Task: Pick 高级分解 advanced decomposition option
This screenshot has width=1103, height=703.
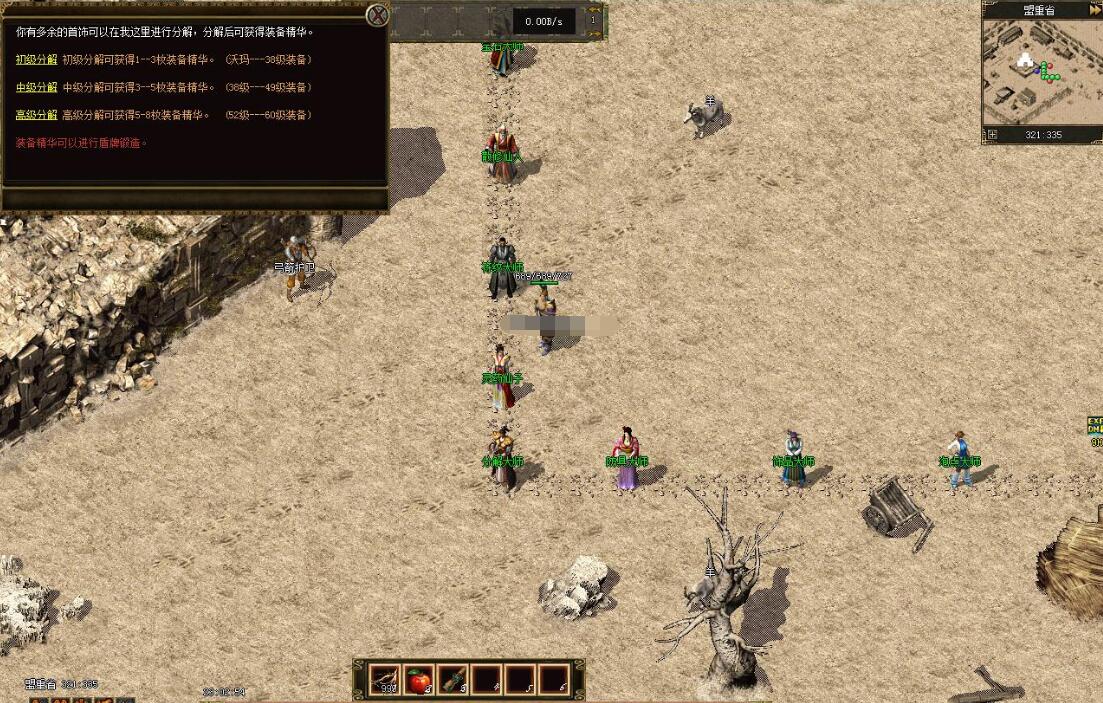Action: tap(36, 115)
